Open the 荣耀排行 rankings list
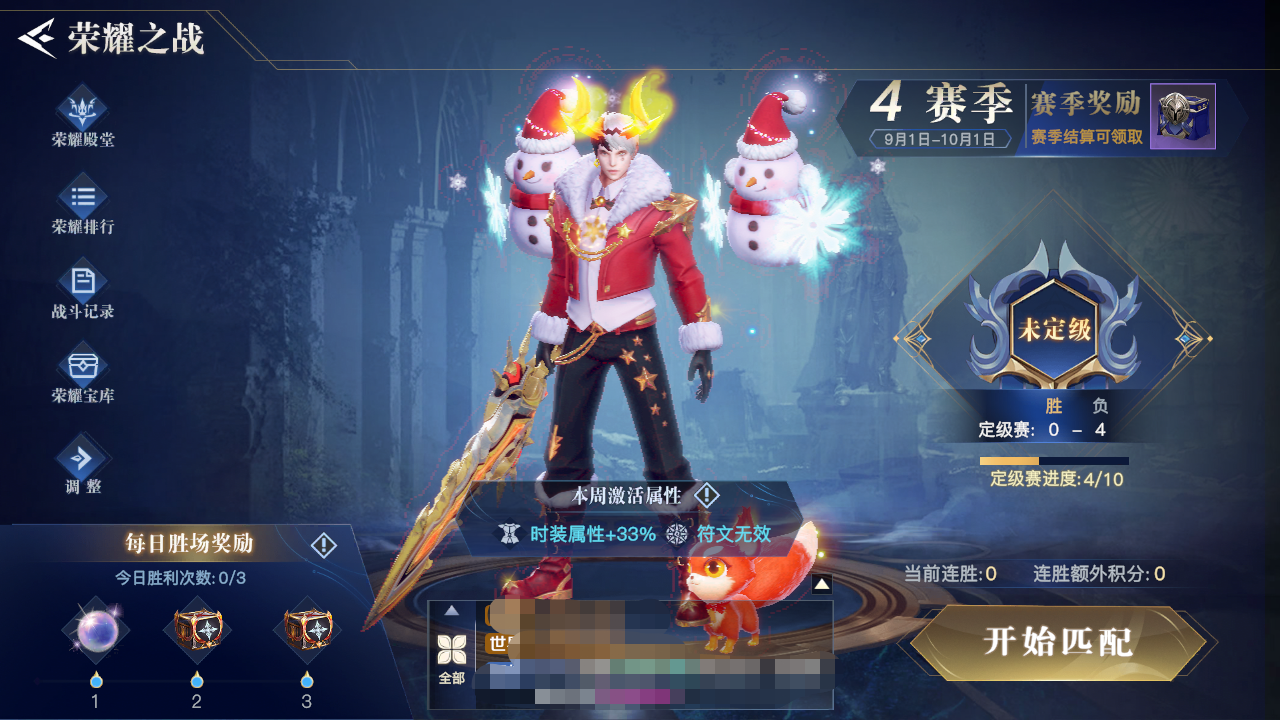Viewport: 1280px width, 720px height. tap(83, 203)
